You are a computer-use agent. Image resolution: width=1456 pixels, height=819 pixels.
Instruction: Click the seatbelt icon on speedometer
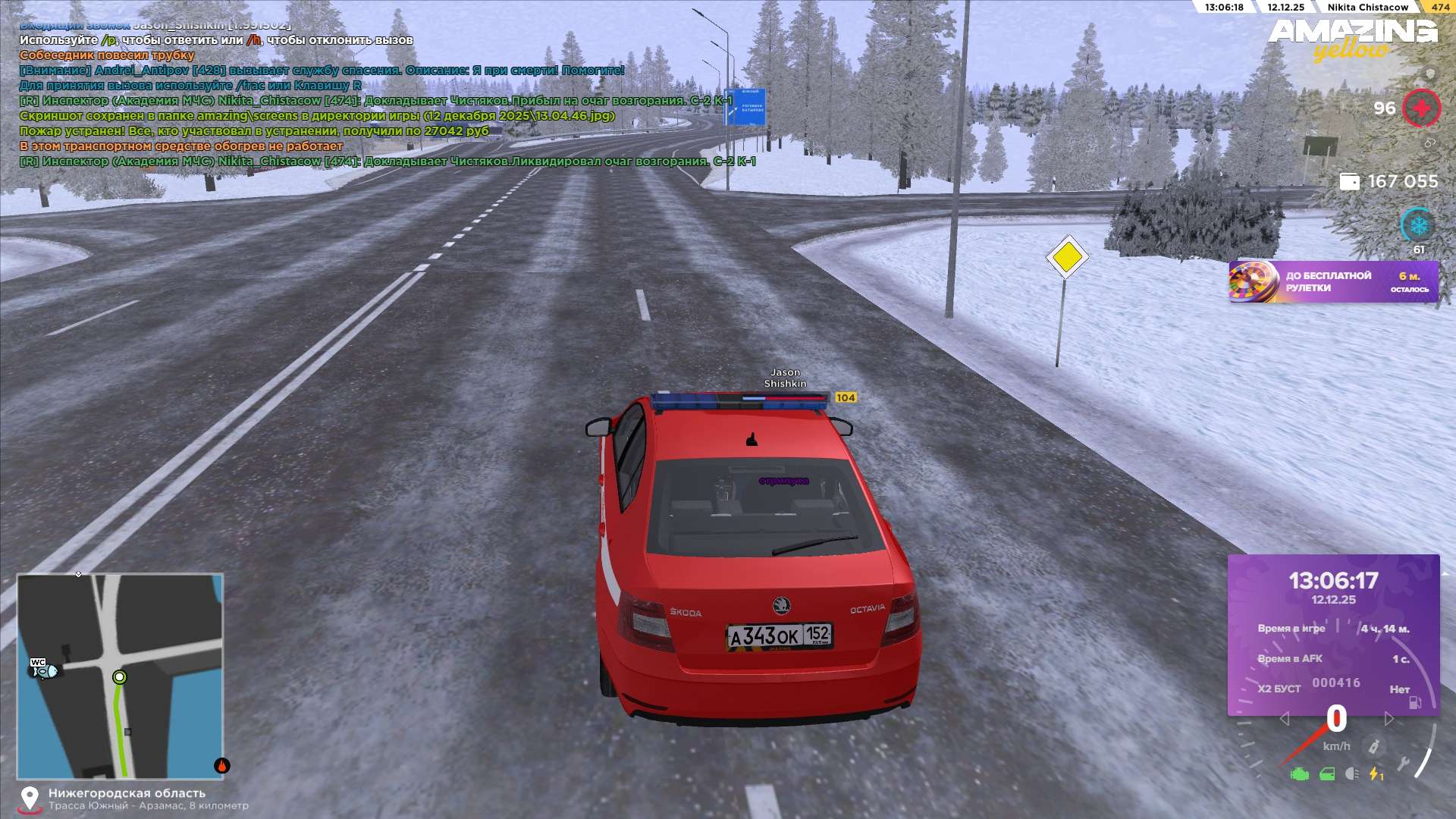pos(1373,747)
